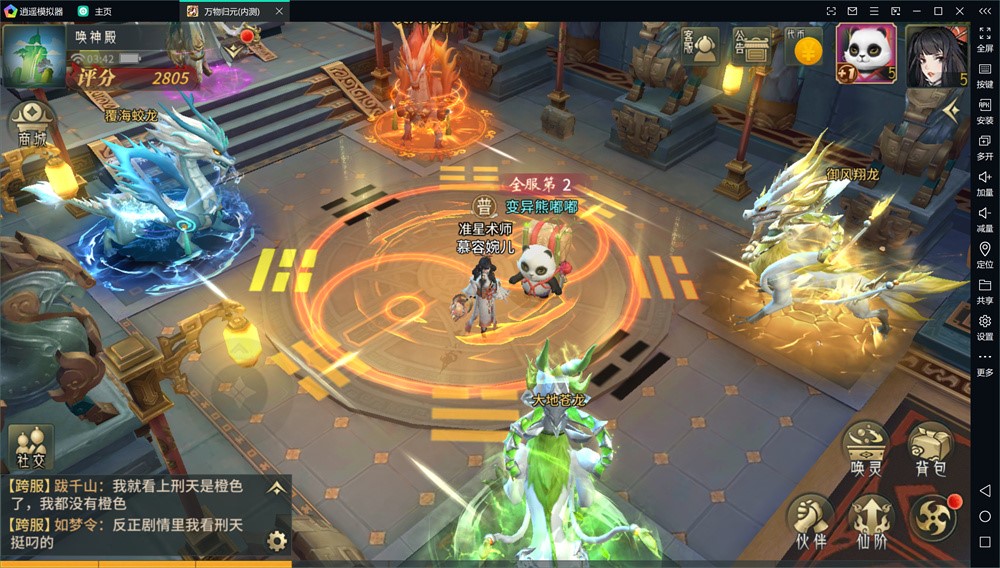Open the female character portrait
Image resolution: width=1000 pixels, height=568 pixels.
[x=935, y=54]
